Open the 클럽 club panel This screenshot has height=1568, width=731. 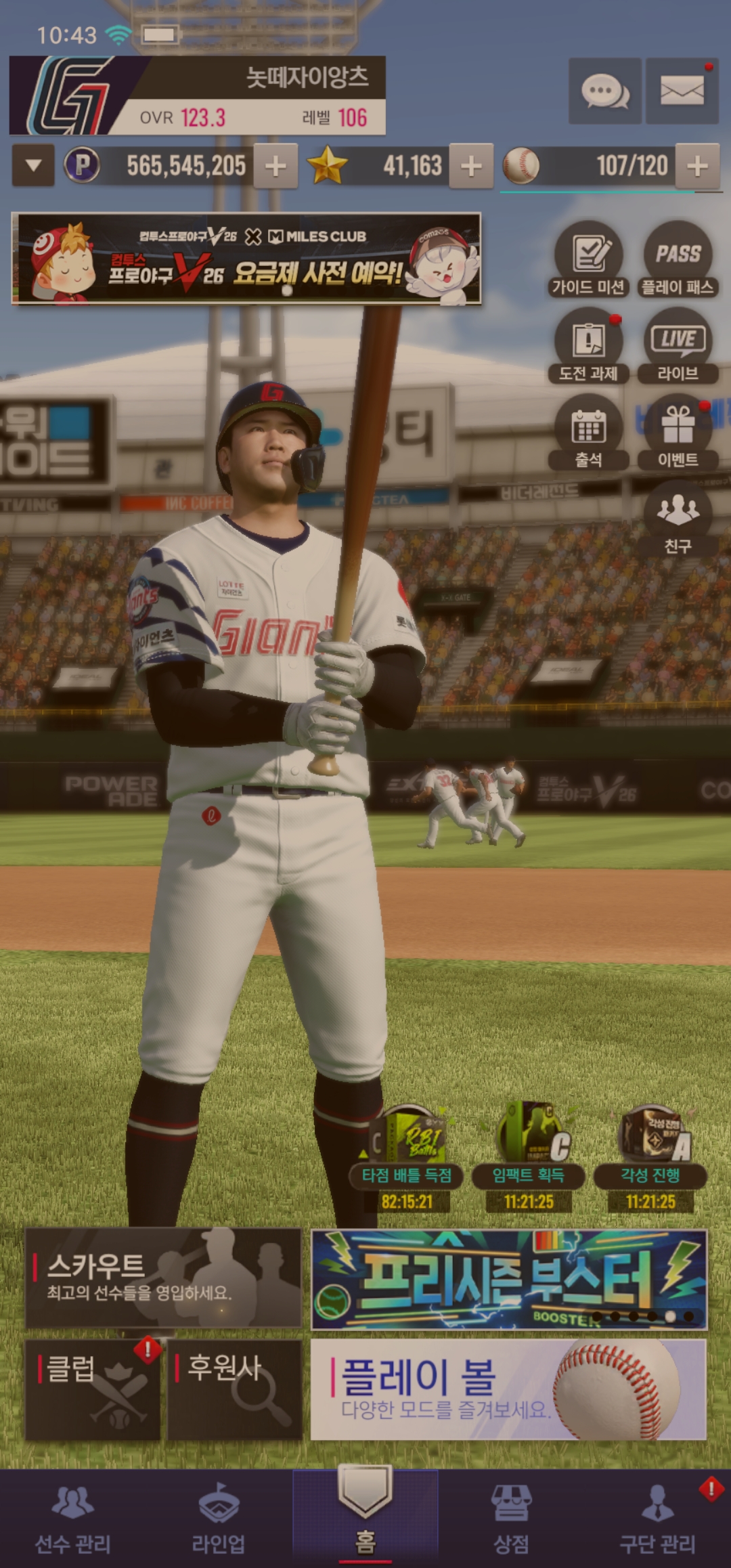[x=93, y=1389]
